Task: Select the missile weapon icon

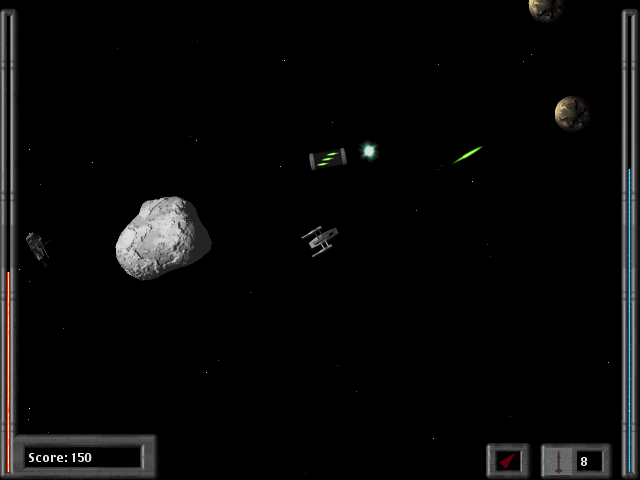Action: point(559,460)
